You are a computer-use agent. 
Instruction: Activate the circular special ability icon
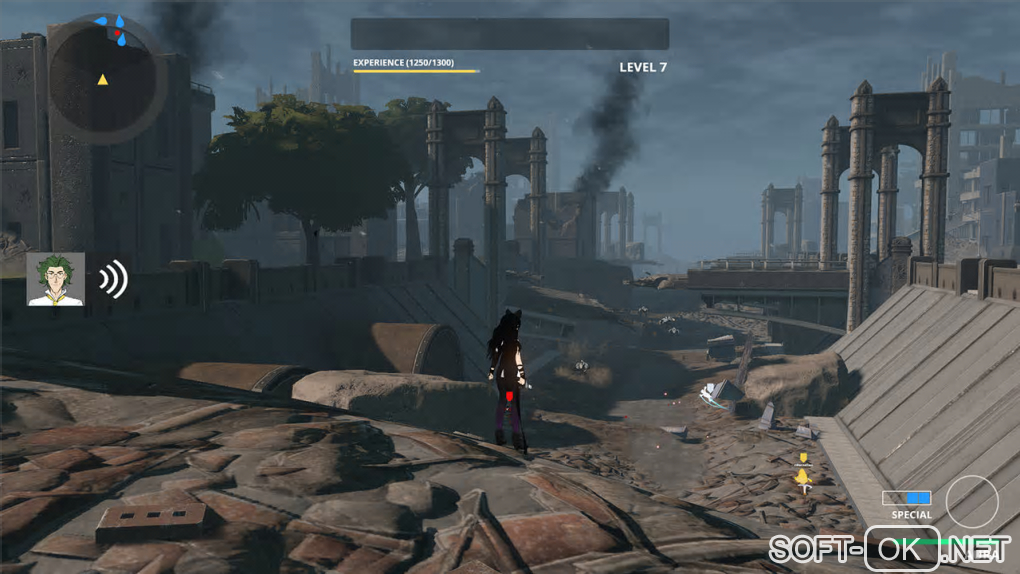coord(971,501)
